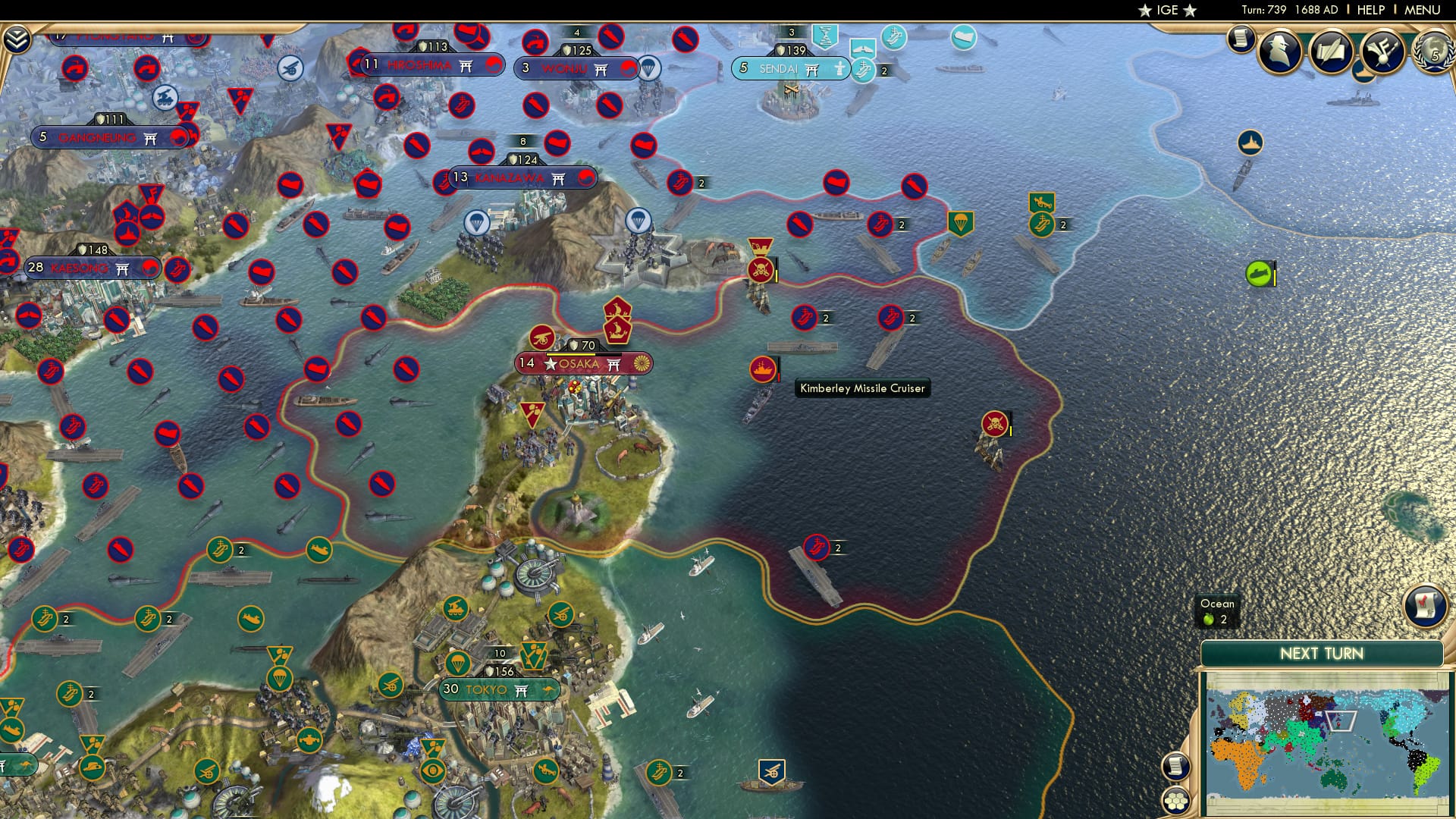Open the game MENU
1456x819 pixels.
coord(1423,10)
